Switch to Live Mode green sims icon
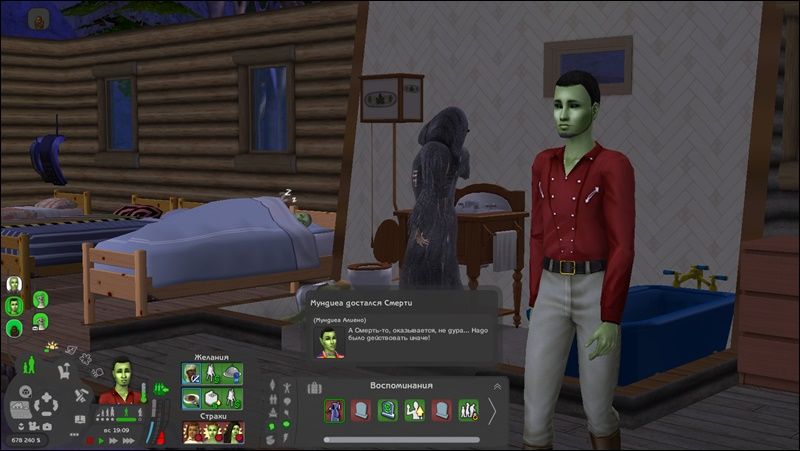 (x=27, y=366)
